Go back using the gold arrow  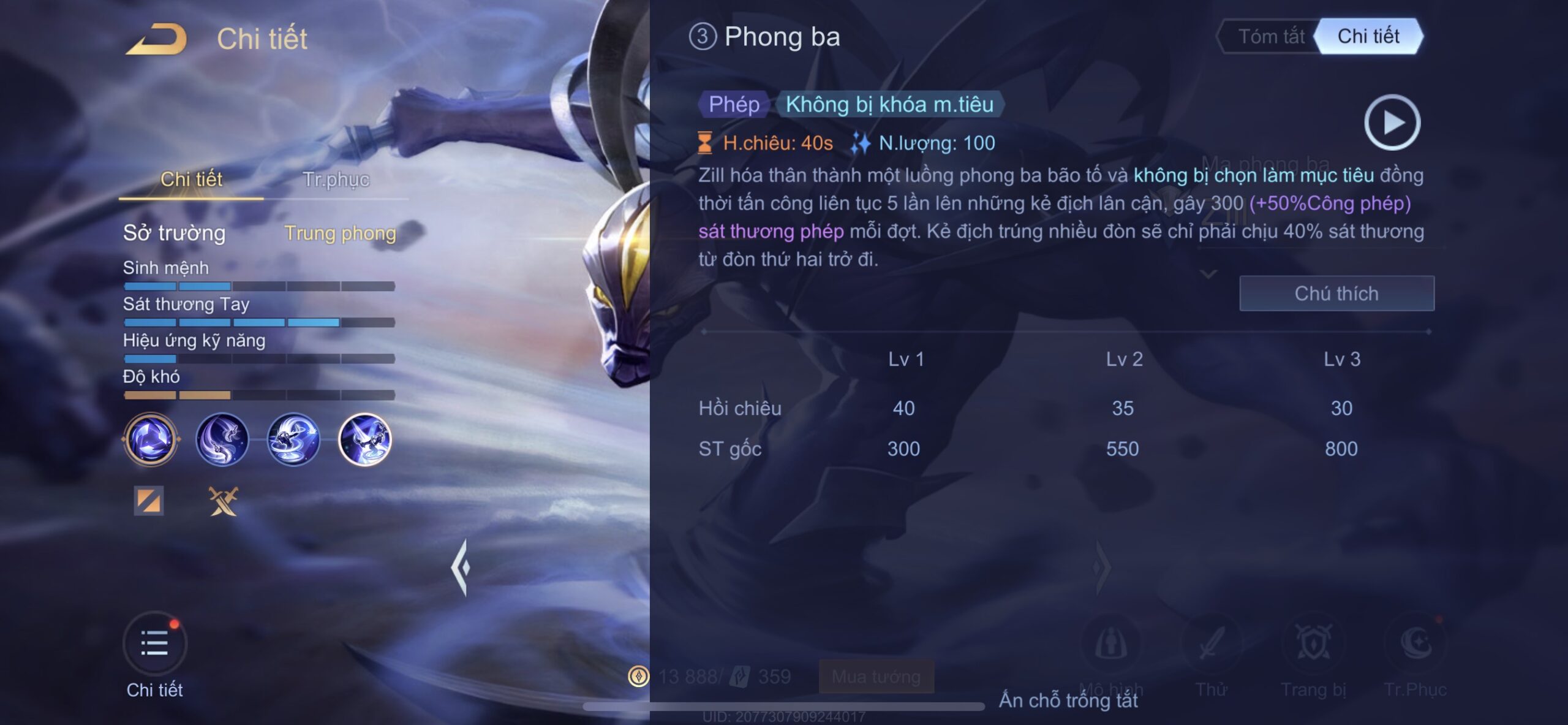157,39
